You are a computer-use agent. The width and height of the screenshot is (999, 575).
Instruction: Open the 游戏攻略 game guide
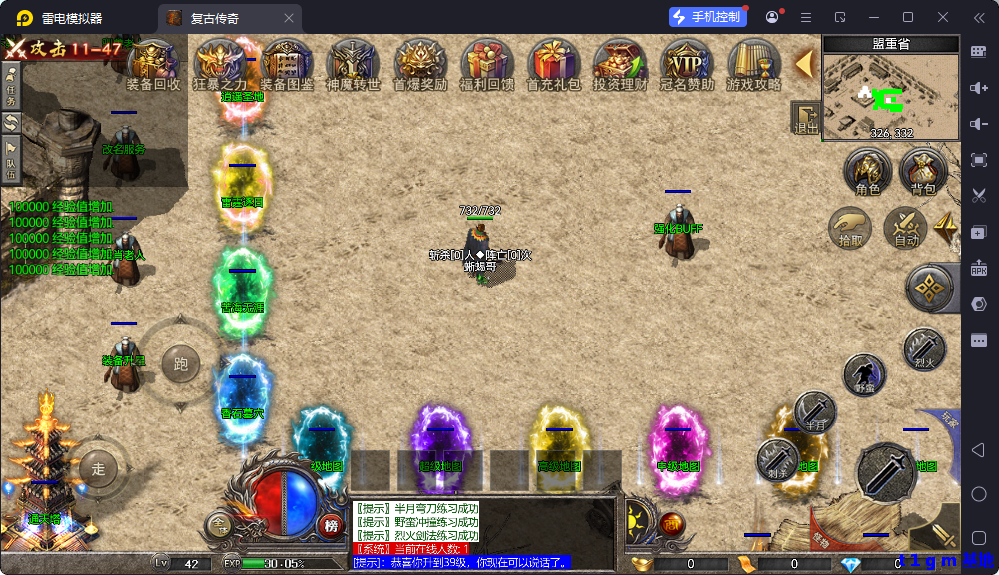click(x=753, y=65)
